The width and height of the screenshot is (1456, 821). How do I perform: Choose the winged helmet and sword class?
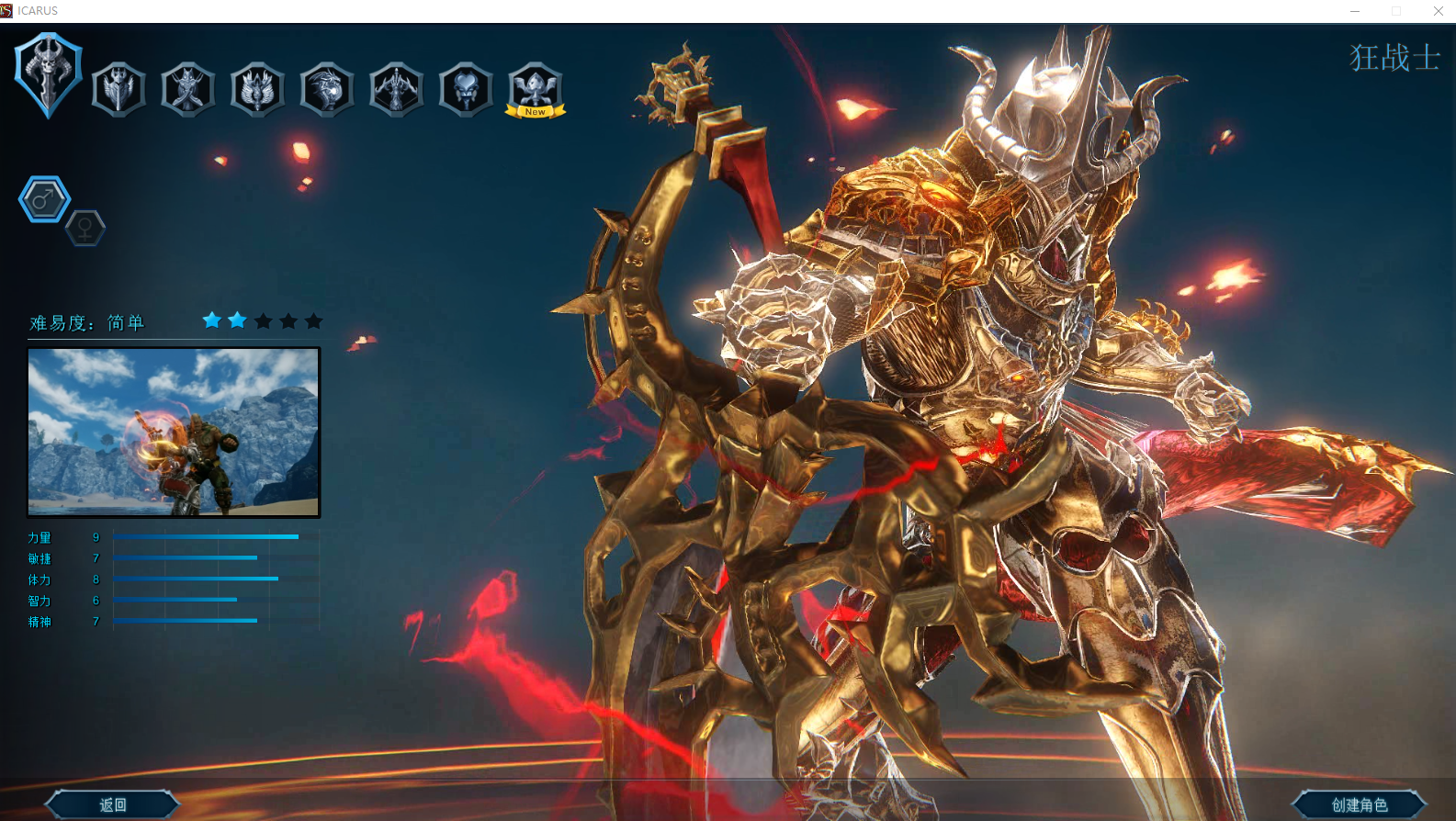pos(119,89)
